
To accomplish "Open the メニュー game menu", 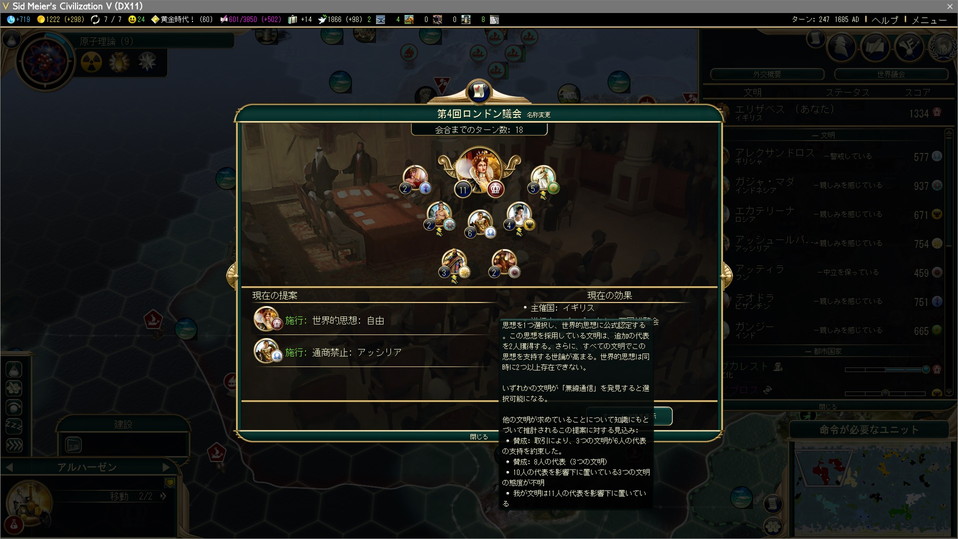I will coord(929,20).
